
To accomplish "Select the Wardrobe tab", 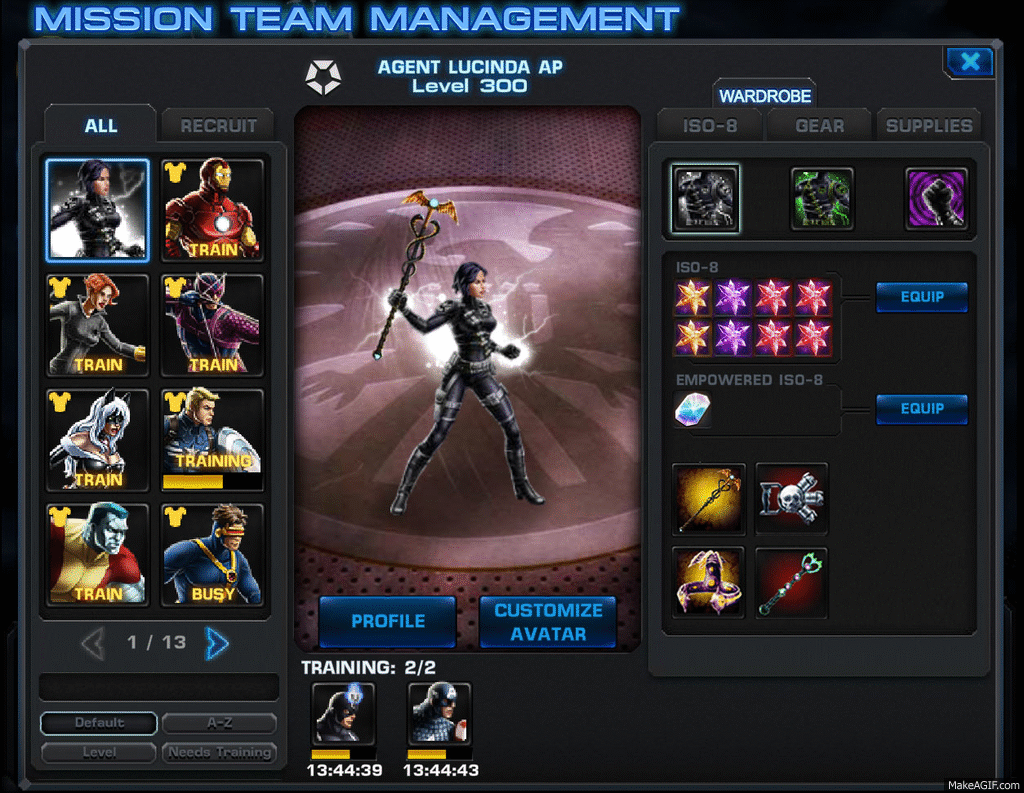I will [x=765, y=96].
